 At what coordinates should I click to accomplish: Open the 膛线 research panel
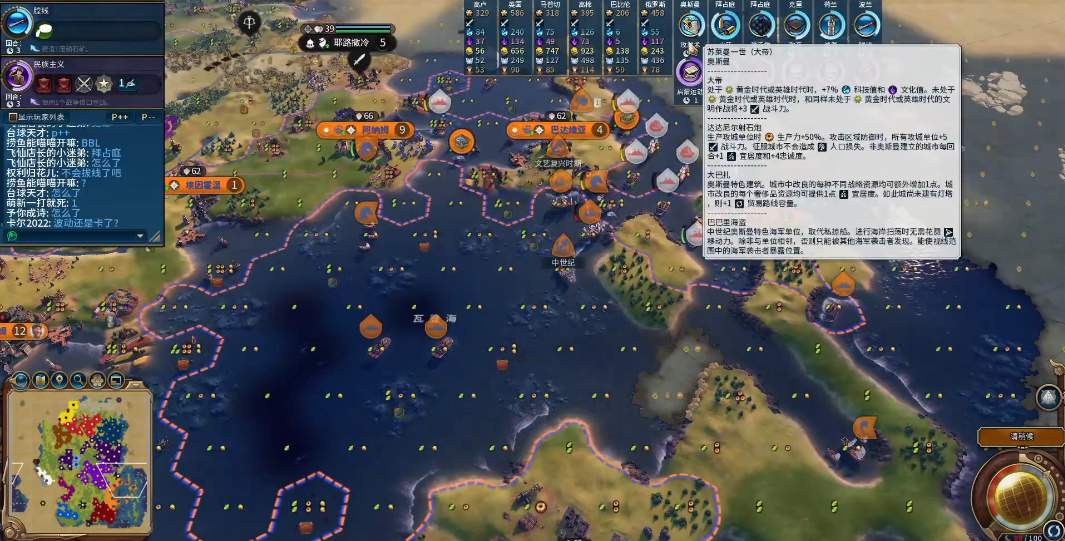[x=20, y=28]
